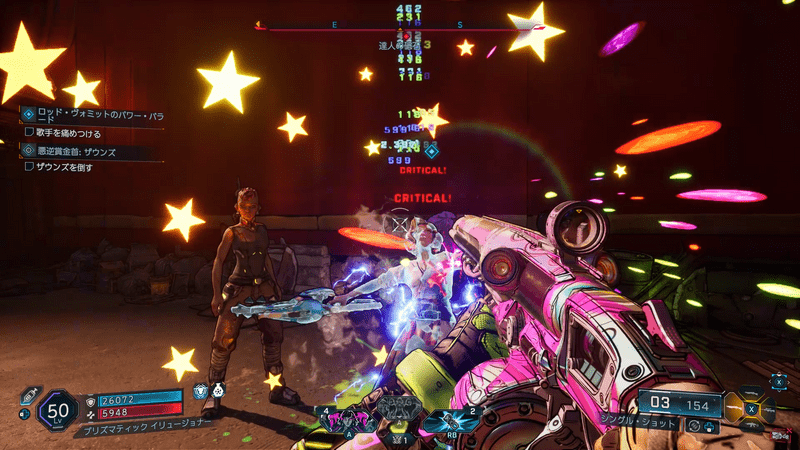Screen dimensions: 800x450
Task: Click the compass bar at the top
Action: point(400,28)
